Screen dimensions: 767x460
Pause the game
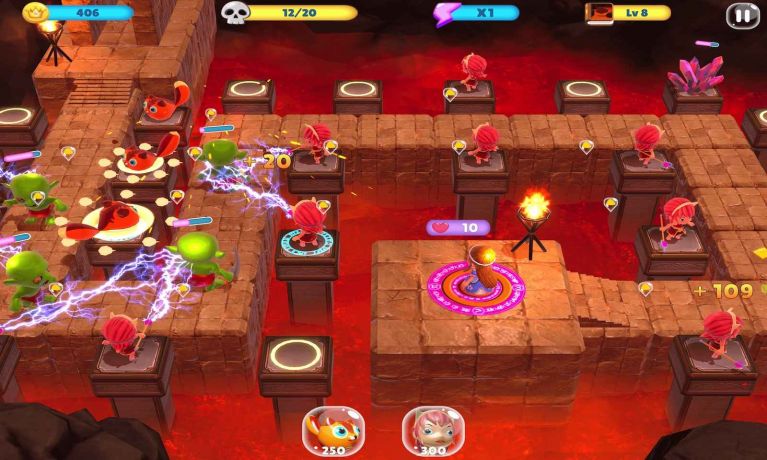click(741, 15)
